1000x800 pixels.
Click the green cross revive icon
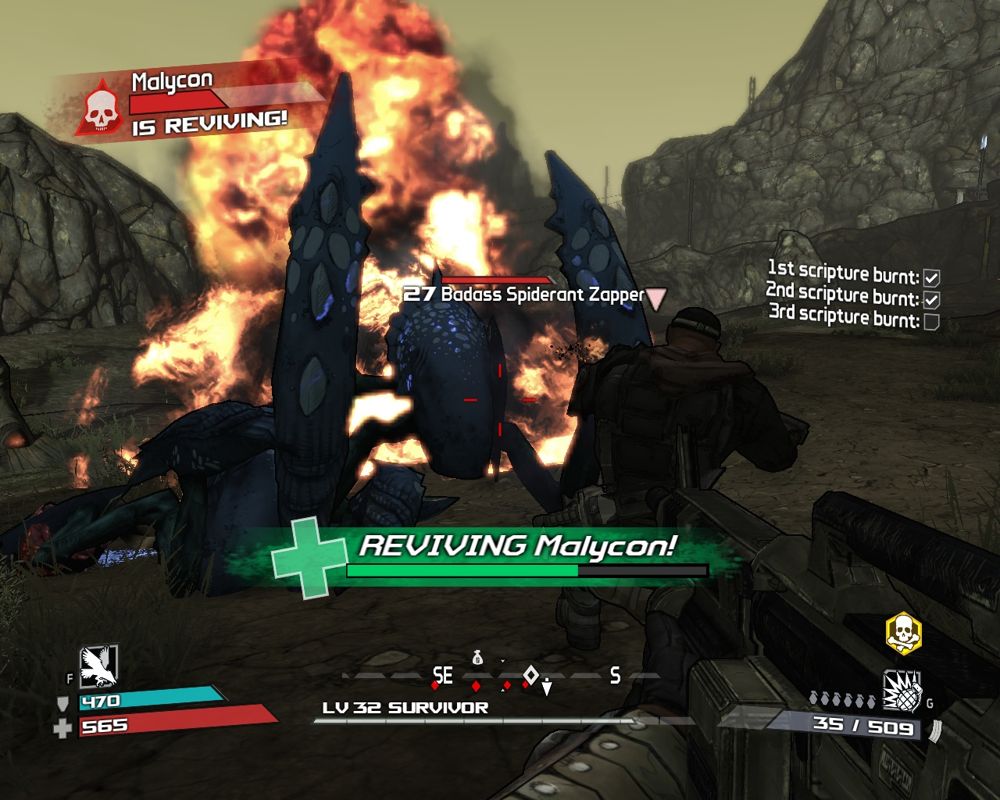309,557
